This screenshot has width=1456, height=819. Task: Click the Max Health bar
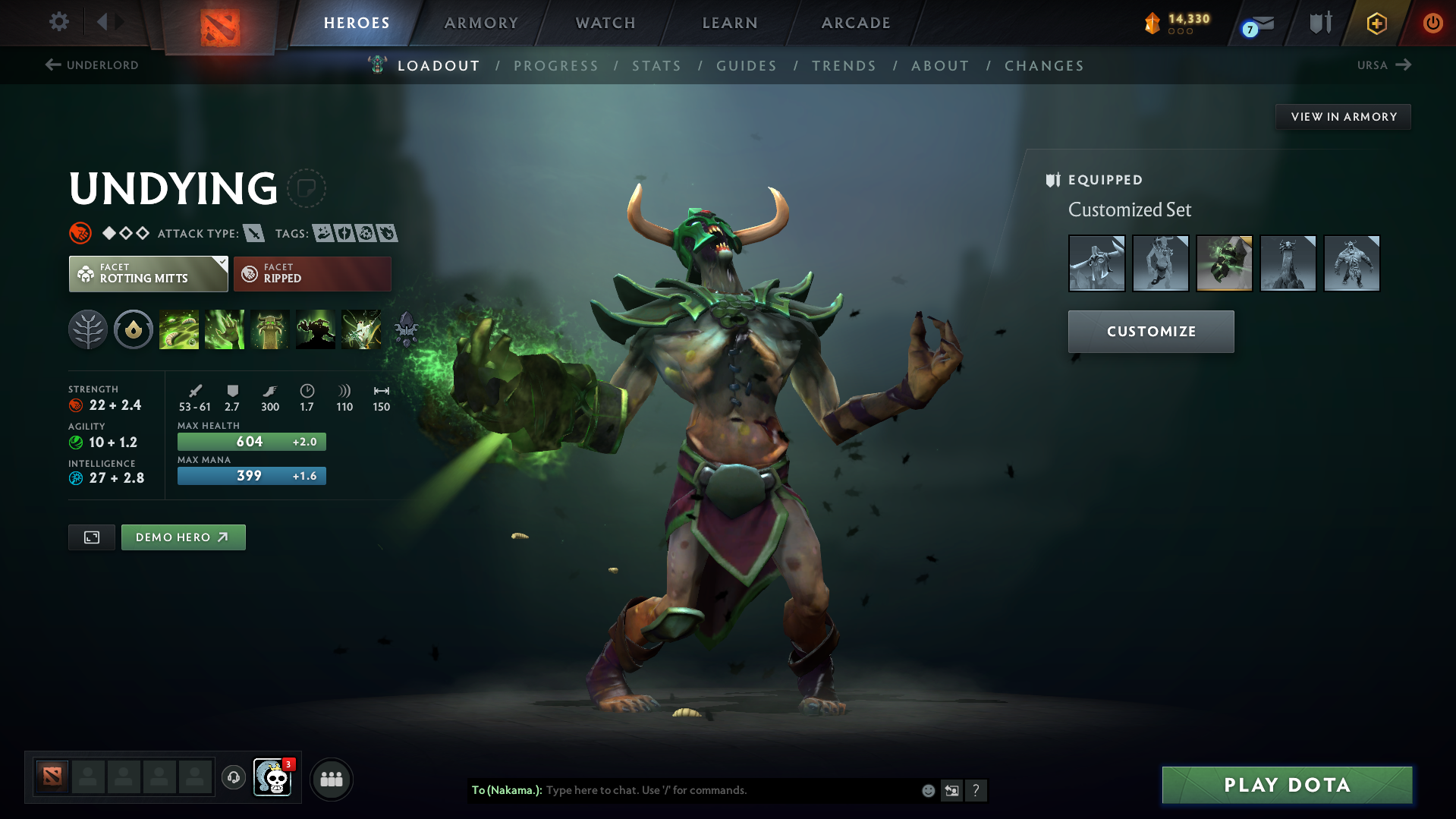pyautogui.click(x=251, y=441)
